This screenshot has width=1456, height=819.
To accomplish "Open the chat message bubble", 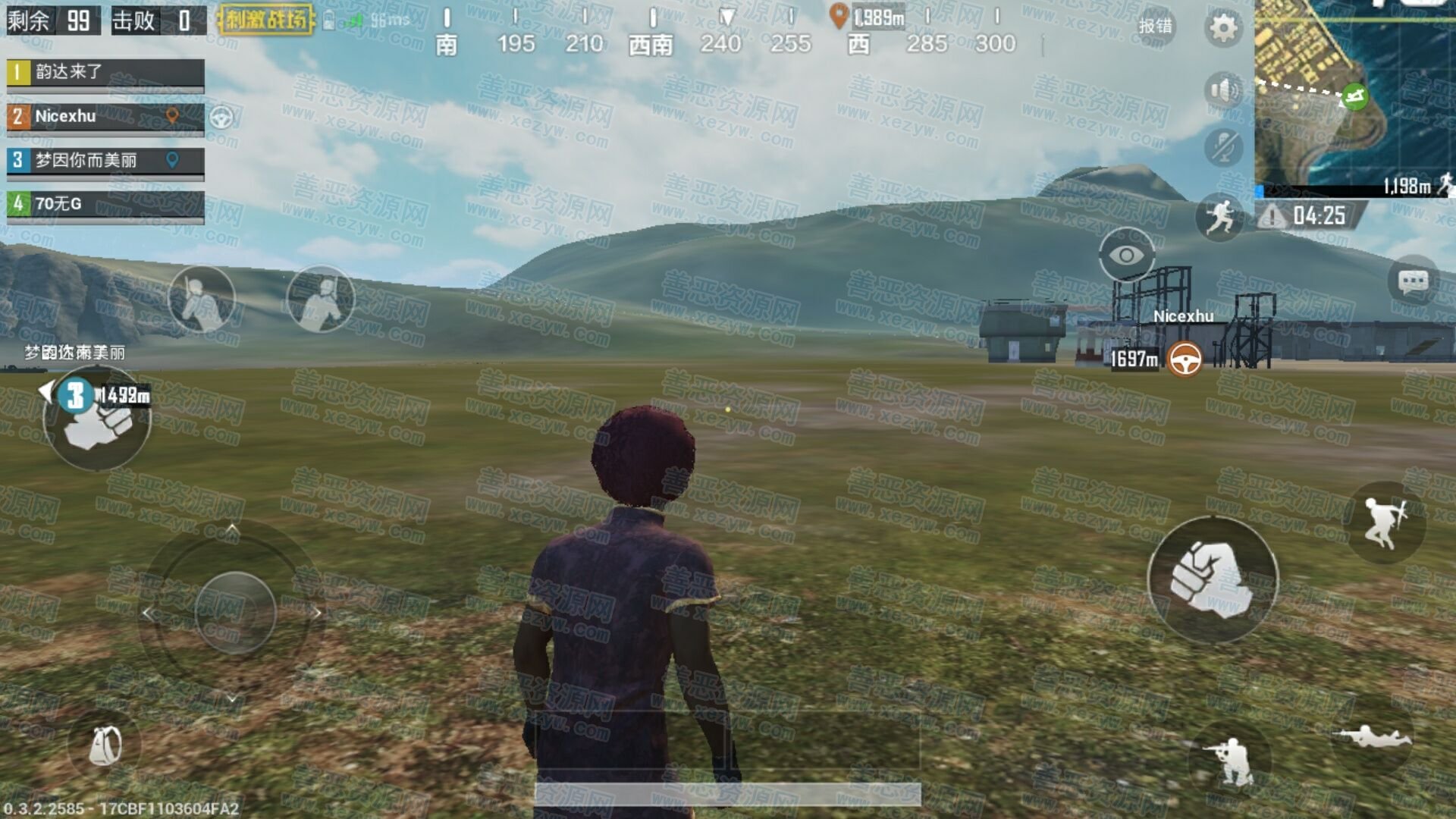I will 1413,282.
